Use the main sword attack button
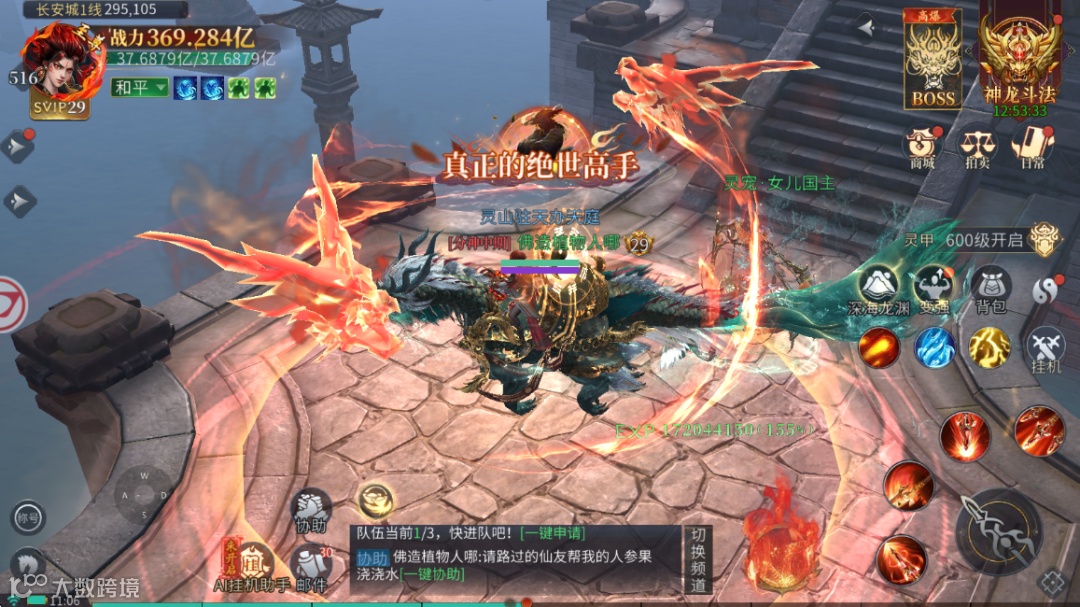 [998, 531]
